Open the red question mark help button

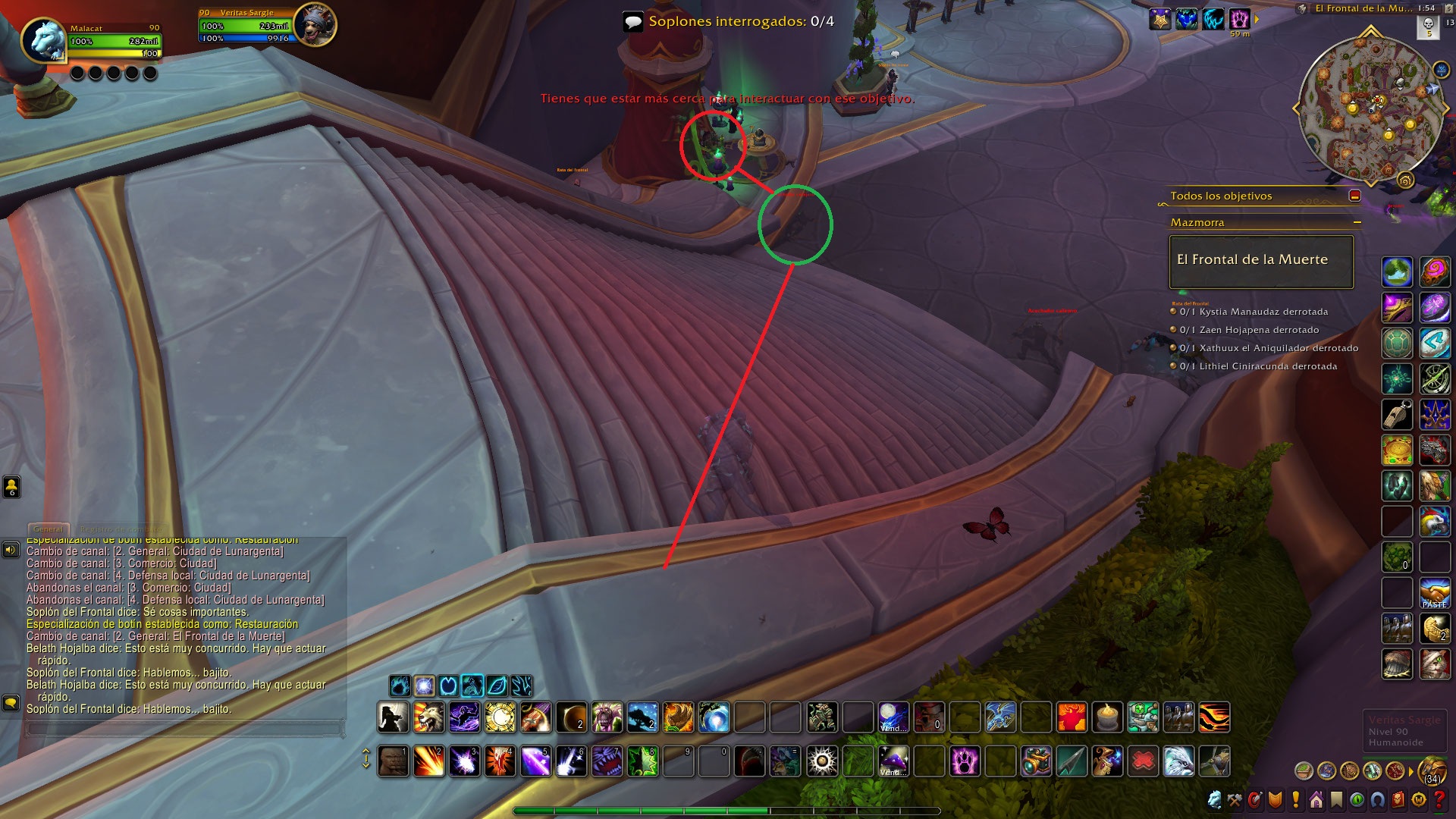(1439, 800)
